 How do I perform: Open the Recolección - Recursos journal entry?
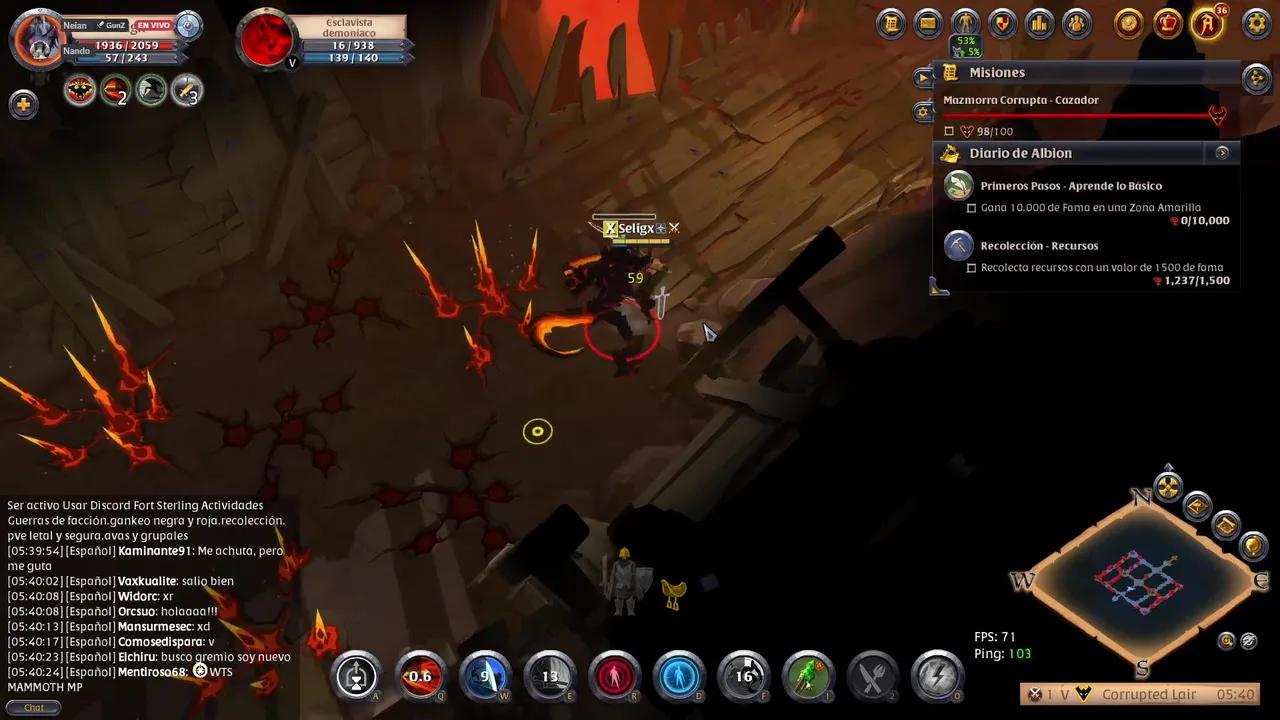(1039, 246)
